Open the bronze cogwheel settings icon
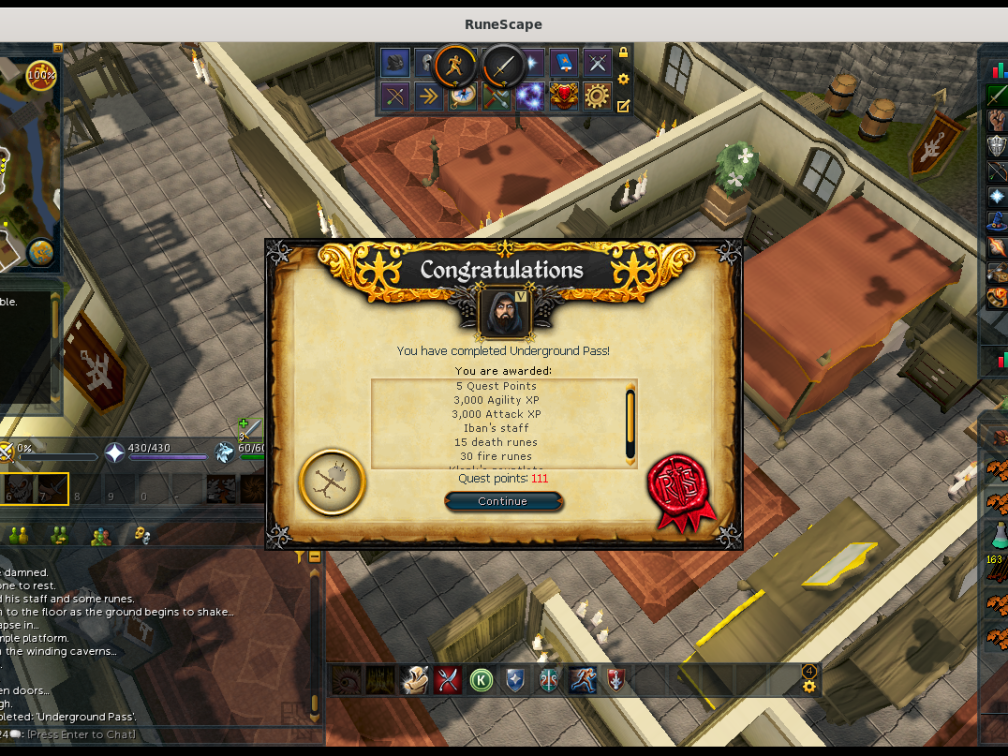The width and height of the screenshot is (1008, 756). pyautogui.click(x=597, y=96)
